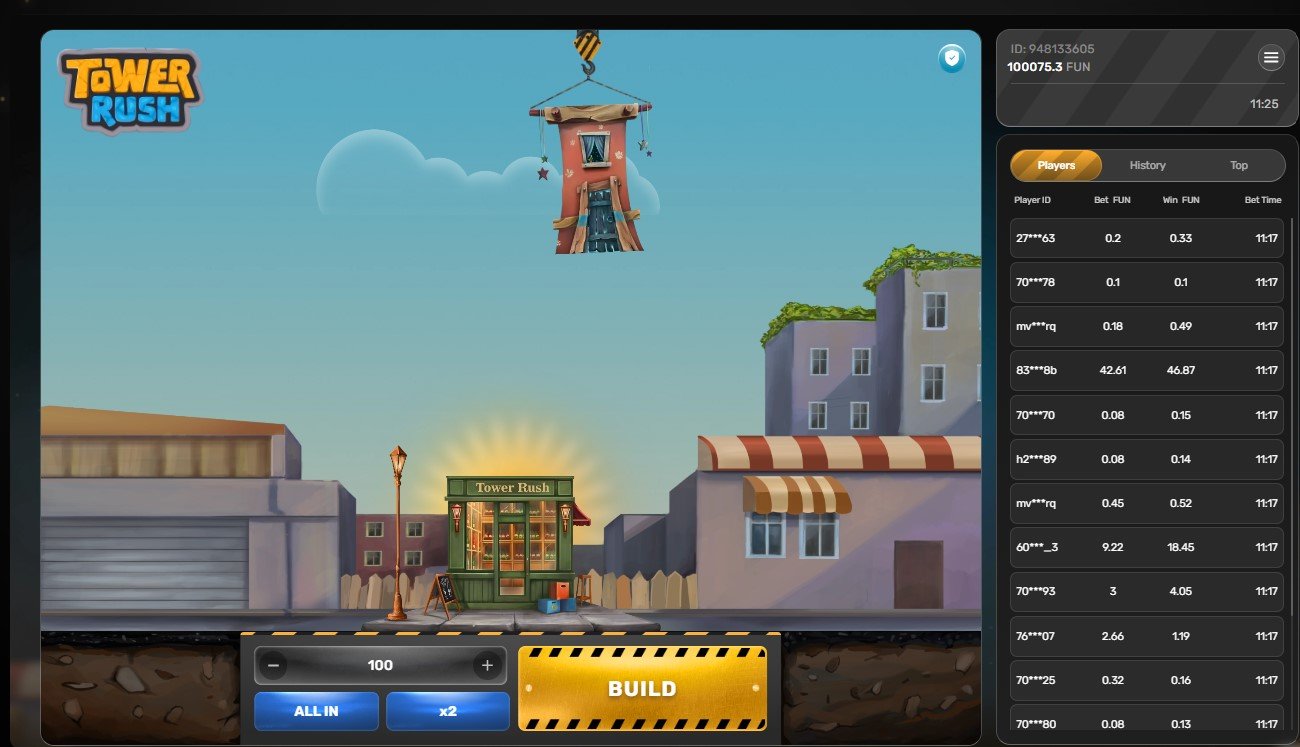Image resolution: width=1300 pixels, height=747 pixels.
Task: Open the hamburger menu
Action: point(1271,58)
